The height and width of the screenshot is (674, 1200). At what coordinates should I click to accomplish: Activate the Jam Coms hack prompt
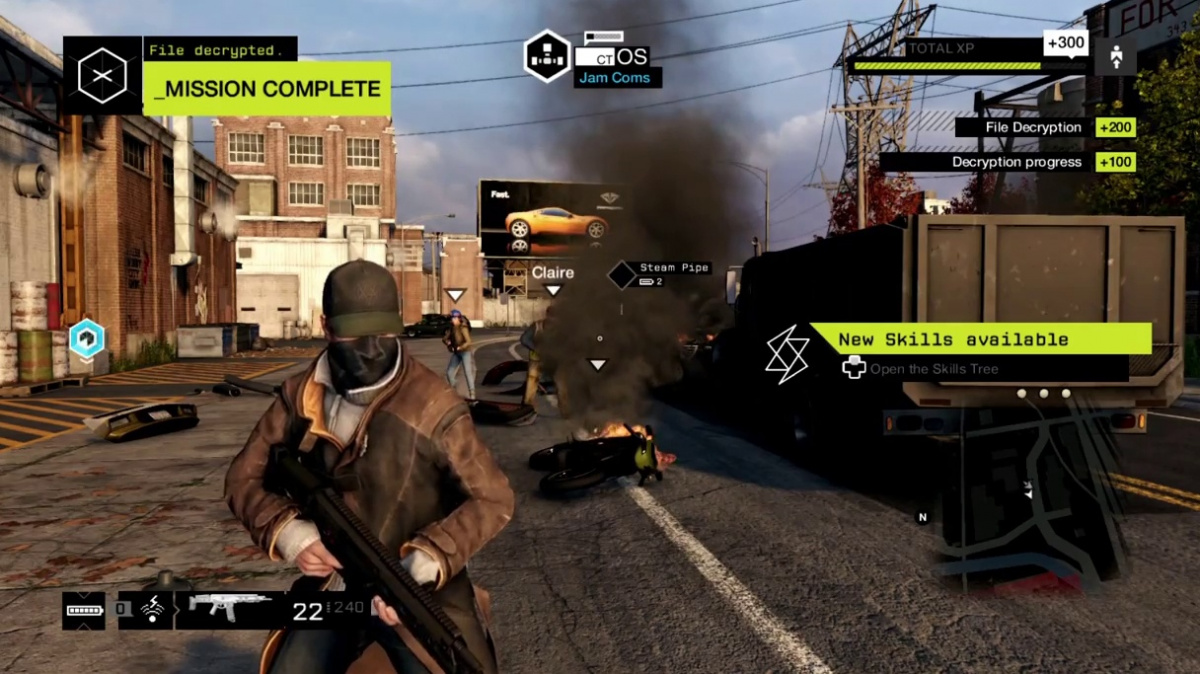(x=617, y=78)
